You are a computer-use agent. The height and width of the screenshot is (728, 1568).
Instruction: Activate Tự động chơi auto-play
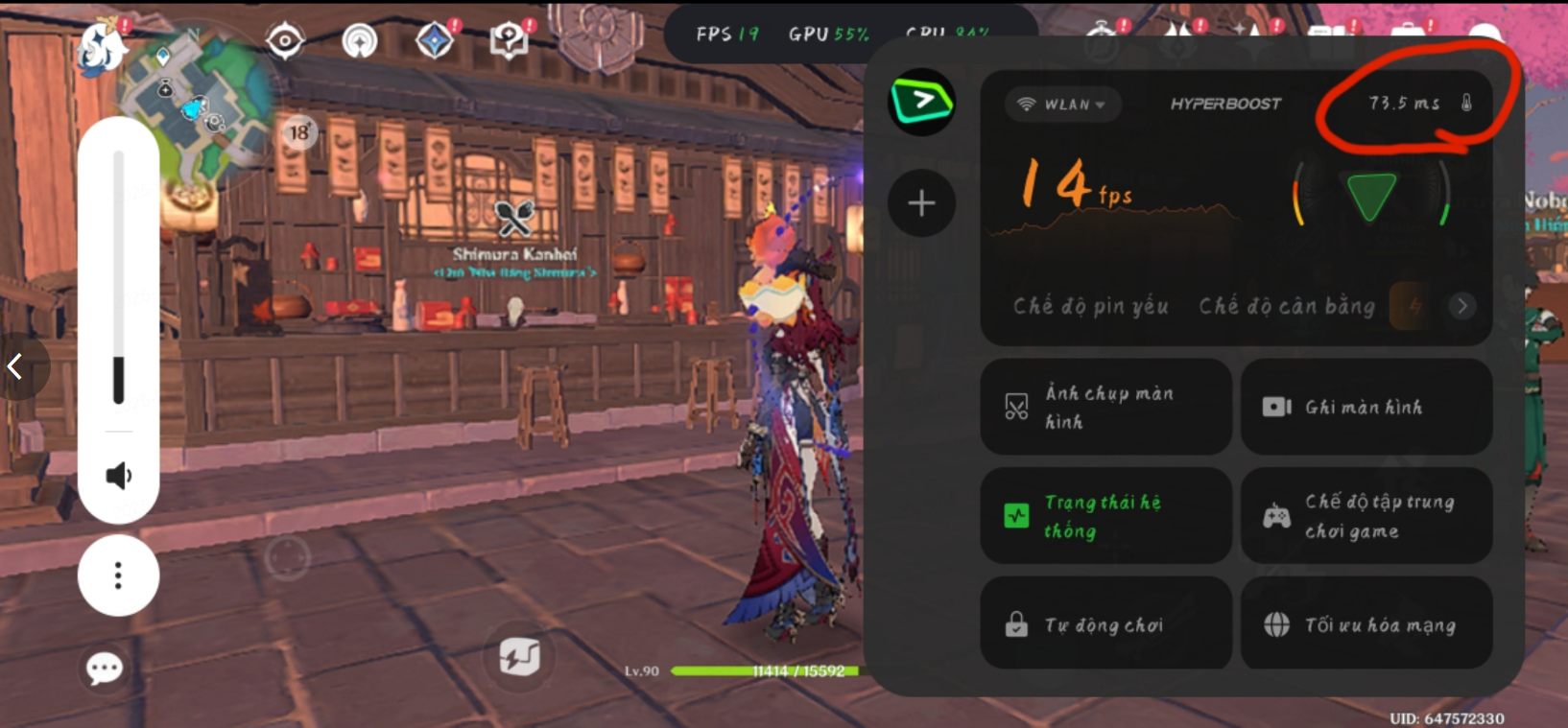[1105, 624]
